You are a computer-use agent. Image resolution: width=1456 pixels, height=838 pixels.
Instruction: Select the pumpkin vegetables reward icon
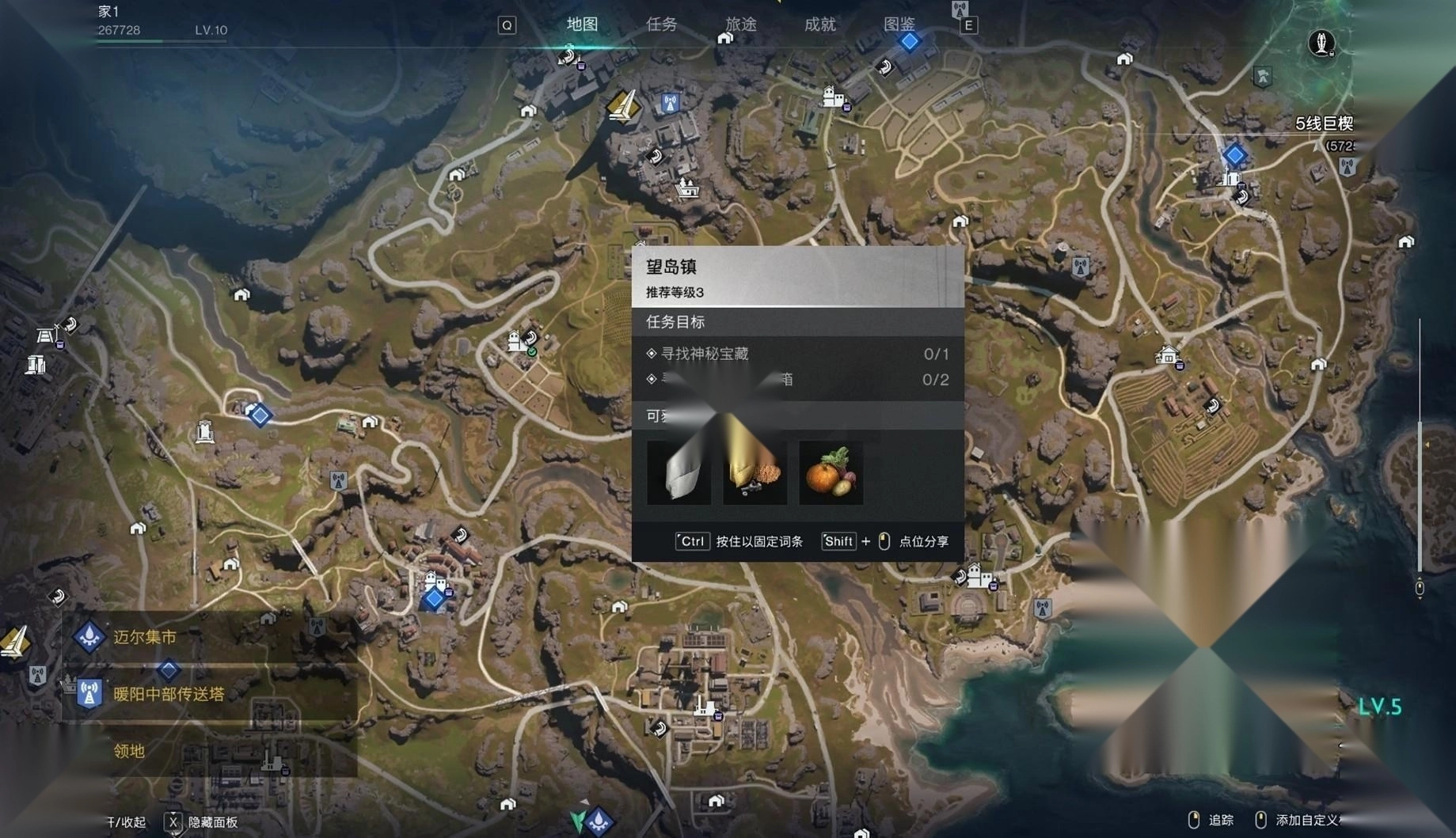[831, 473]
